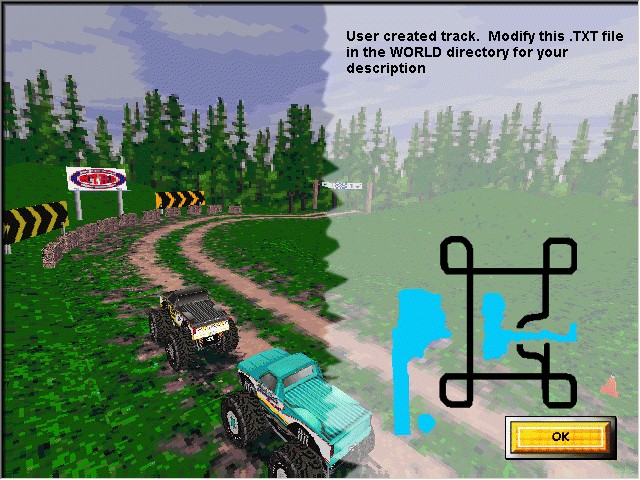Screen dimensions: 640x480
Task: Confirm with the yellow OK button
Action: (x=559, y=436)
